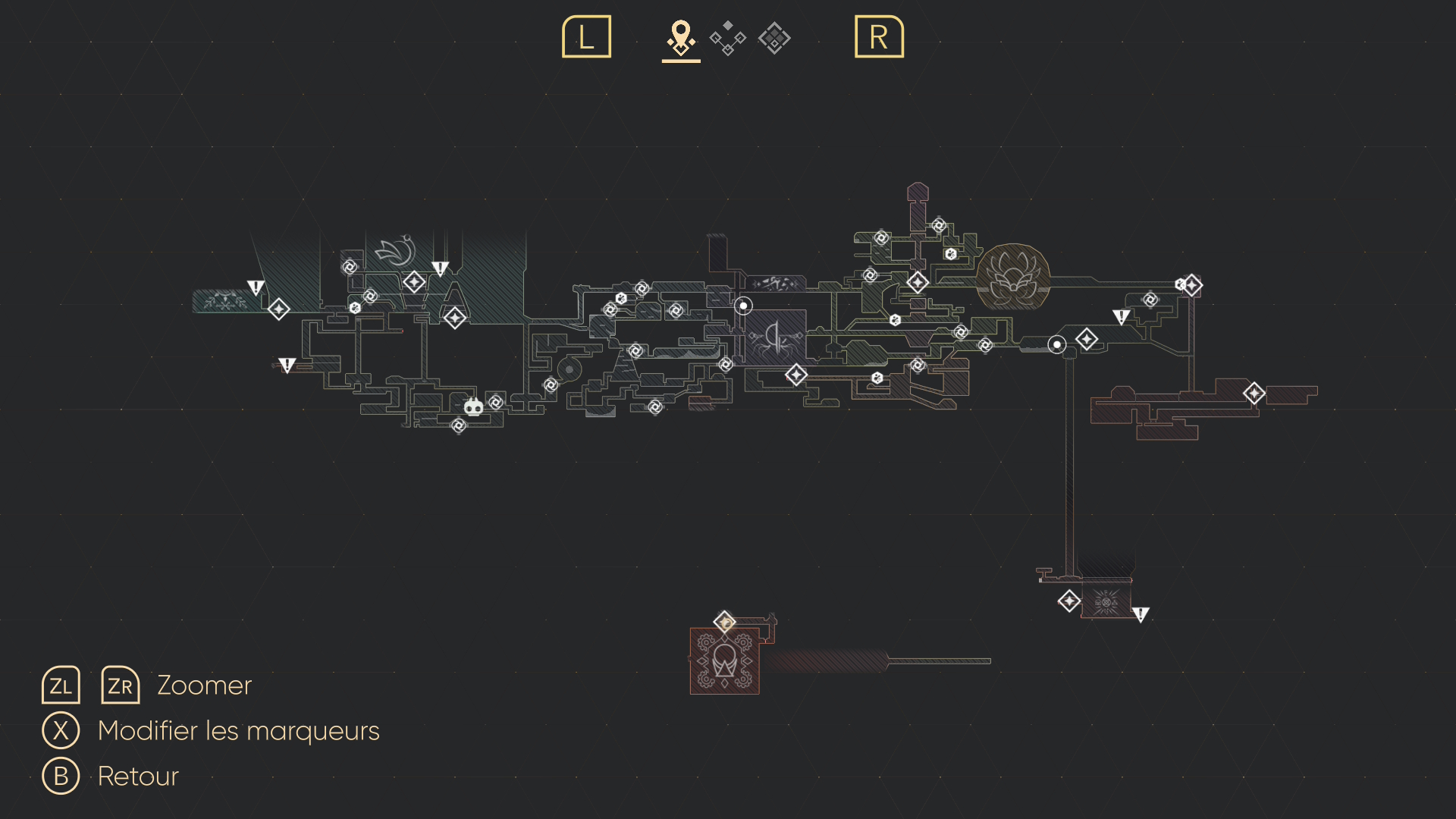Select the exclamation marker beside the bird emblem
Image resolution: width=1456 pixels, height=819 pixels.
[x=440, y=268]
